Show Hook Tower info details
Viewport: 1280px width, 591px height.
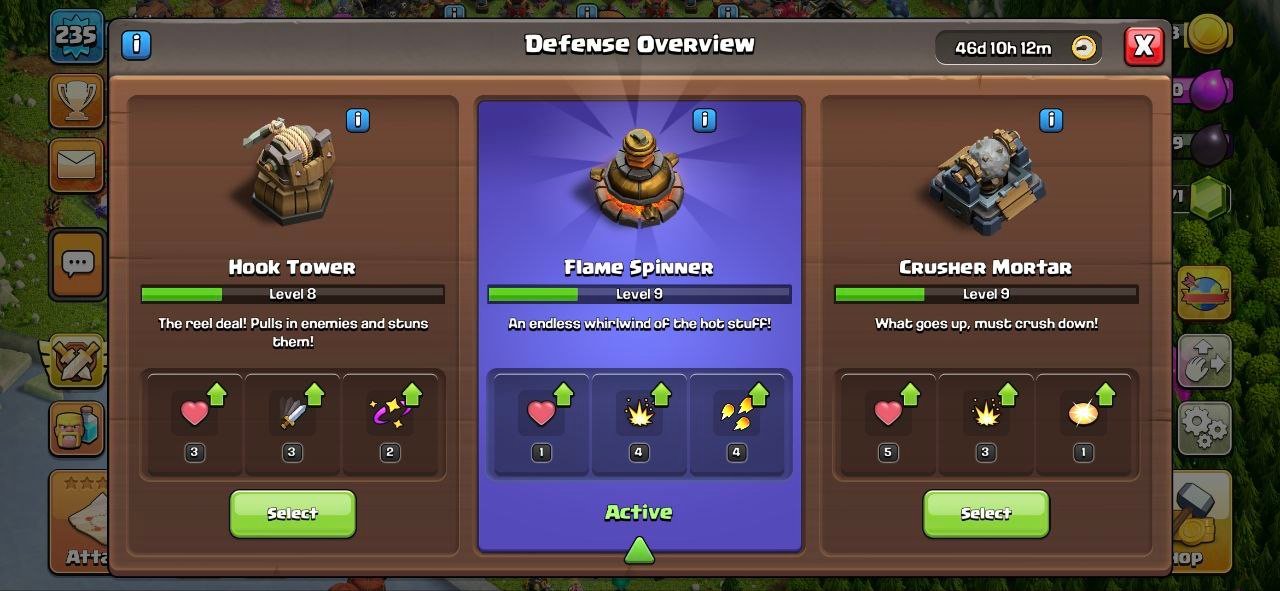pyautogui.click(x=357, y=121)
